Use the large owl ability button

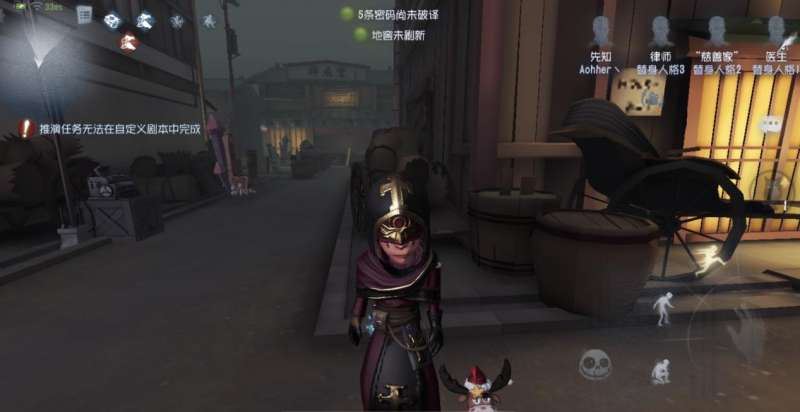click(x=745, y=325)
